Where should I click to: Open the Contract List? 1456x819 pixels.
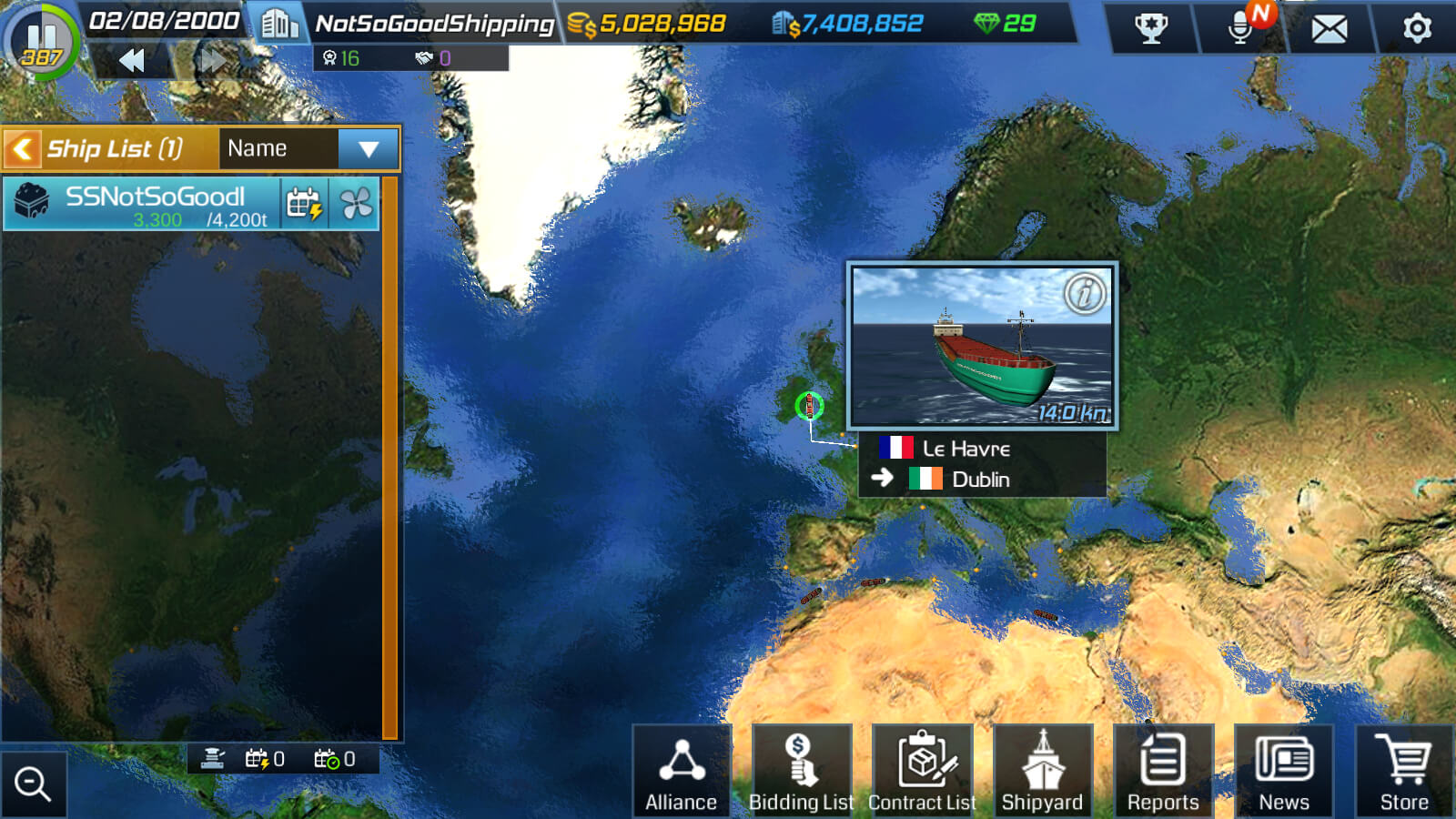tap(922, 772)
